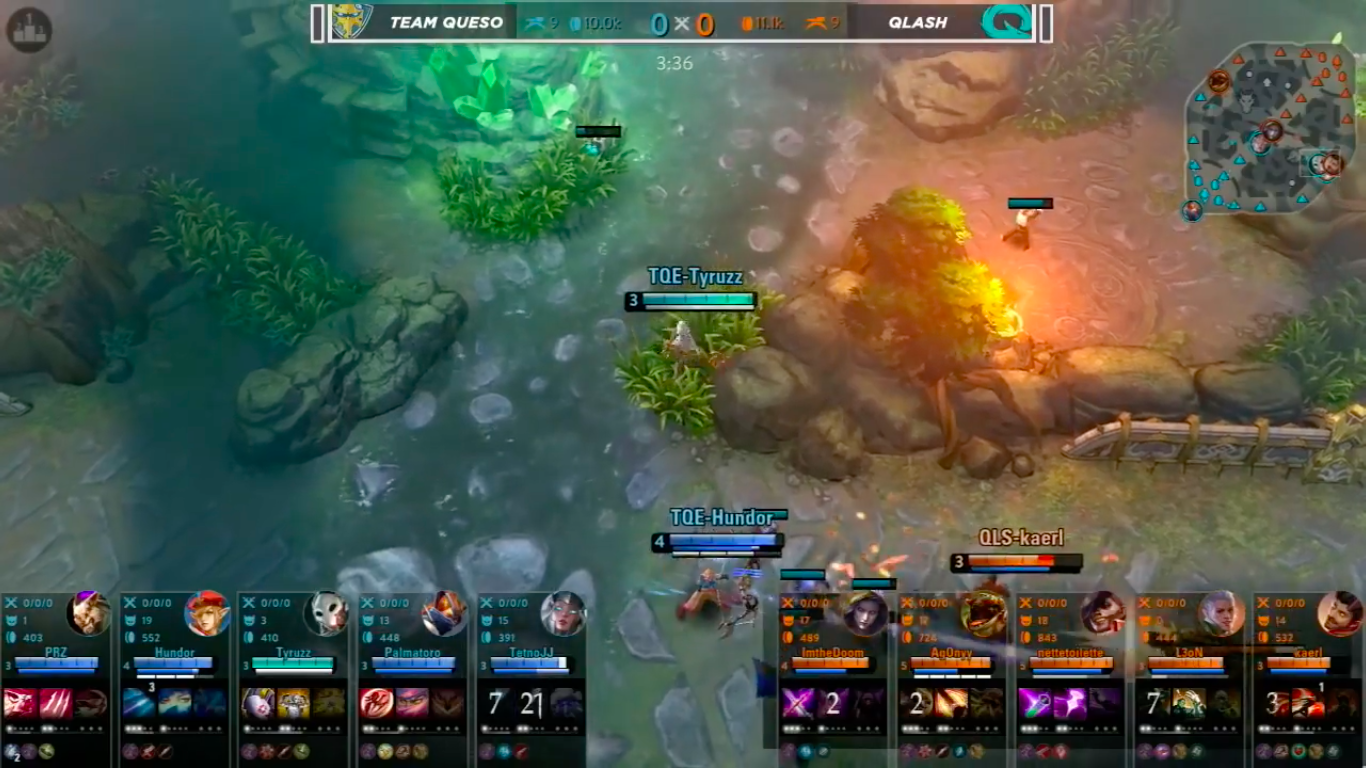Image resolution: width=1366 pixels, height=768 pixels.
Task: Click the minimap
Action: (1270, 128)
